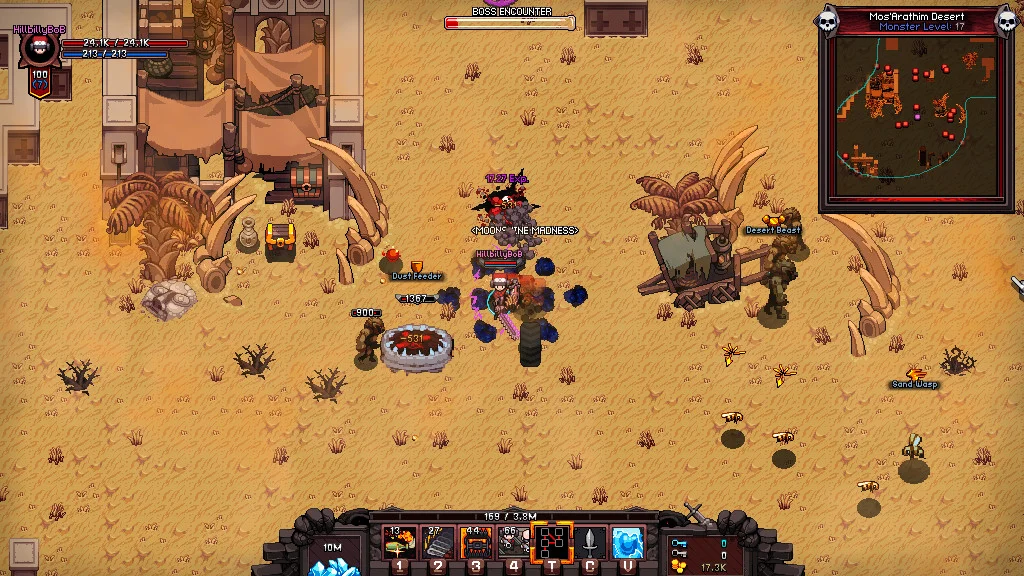Click the HillbillyBoB character portrait
The image size is (1024, 576).
(40, 52)
